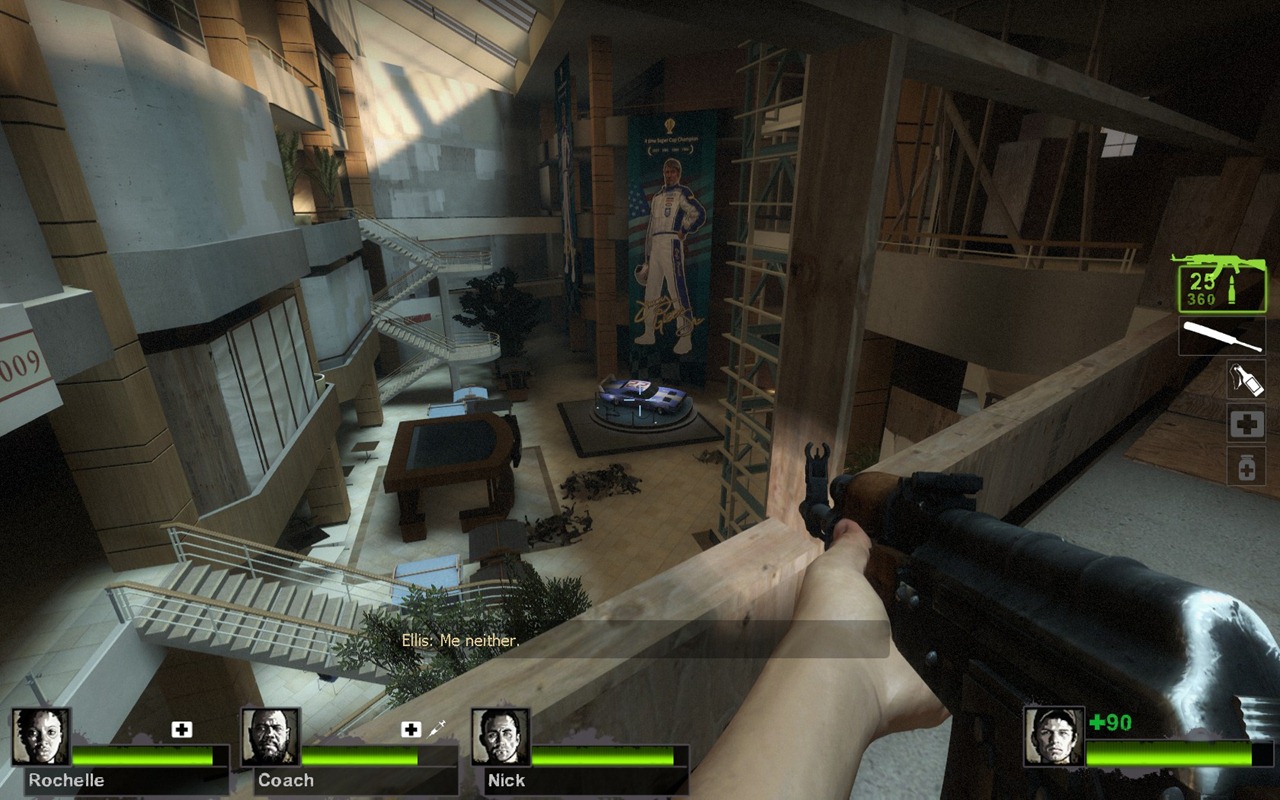The image size is (1280, 800).
Task: Click Nick's teammate portrait
Action: [x=500, y=737]
